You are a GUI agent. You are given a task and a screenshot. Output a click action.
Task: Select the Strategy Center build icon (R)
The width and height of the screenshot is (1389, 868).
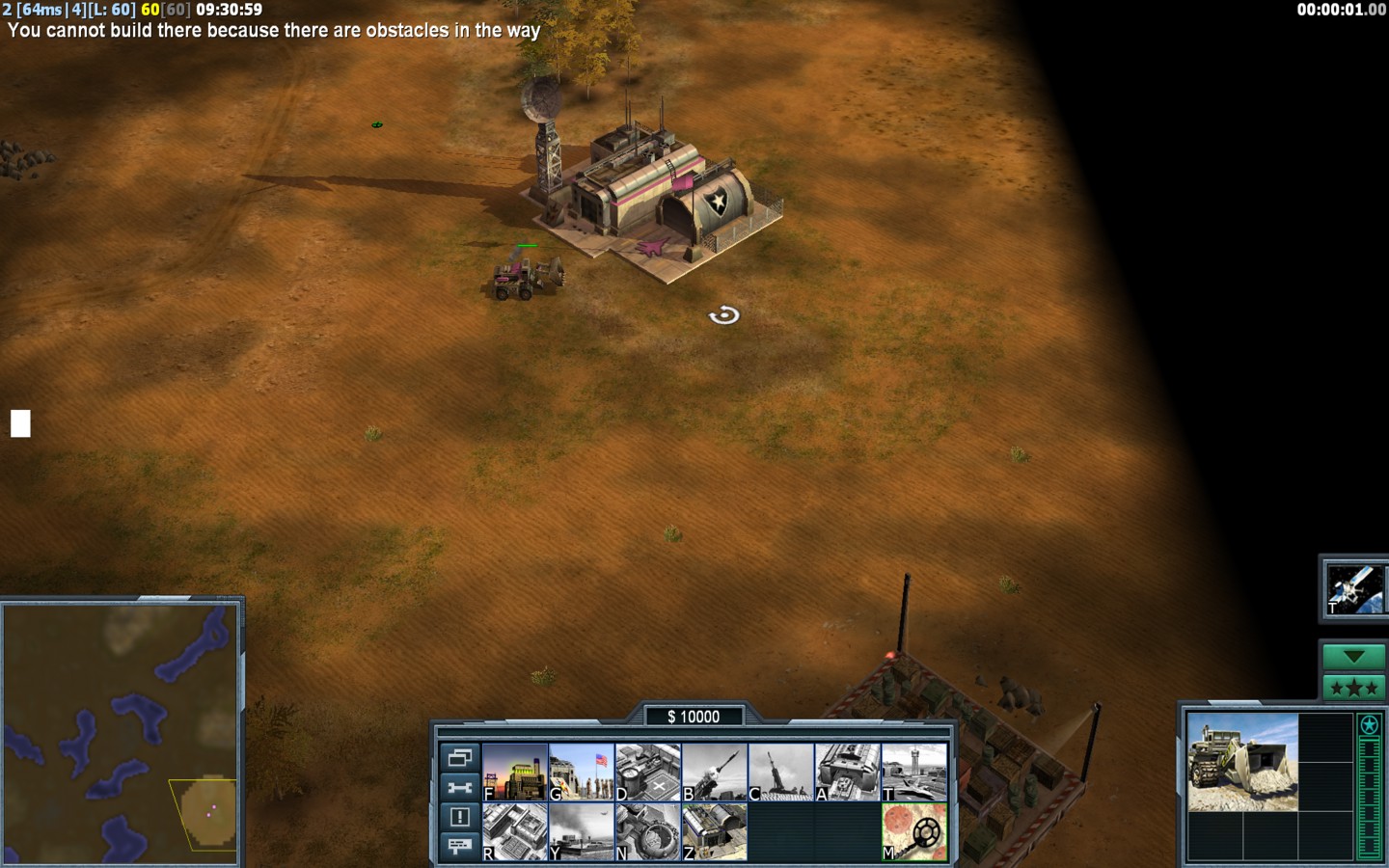[515, 831]
